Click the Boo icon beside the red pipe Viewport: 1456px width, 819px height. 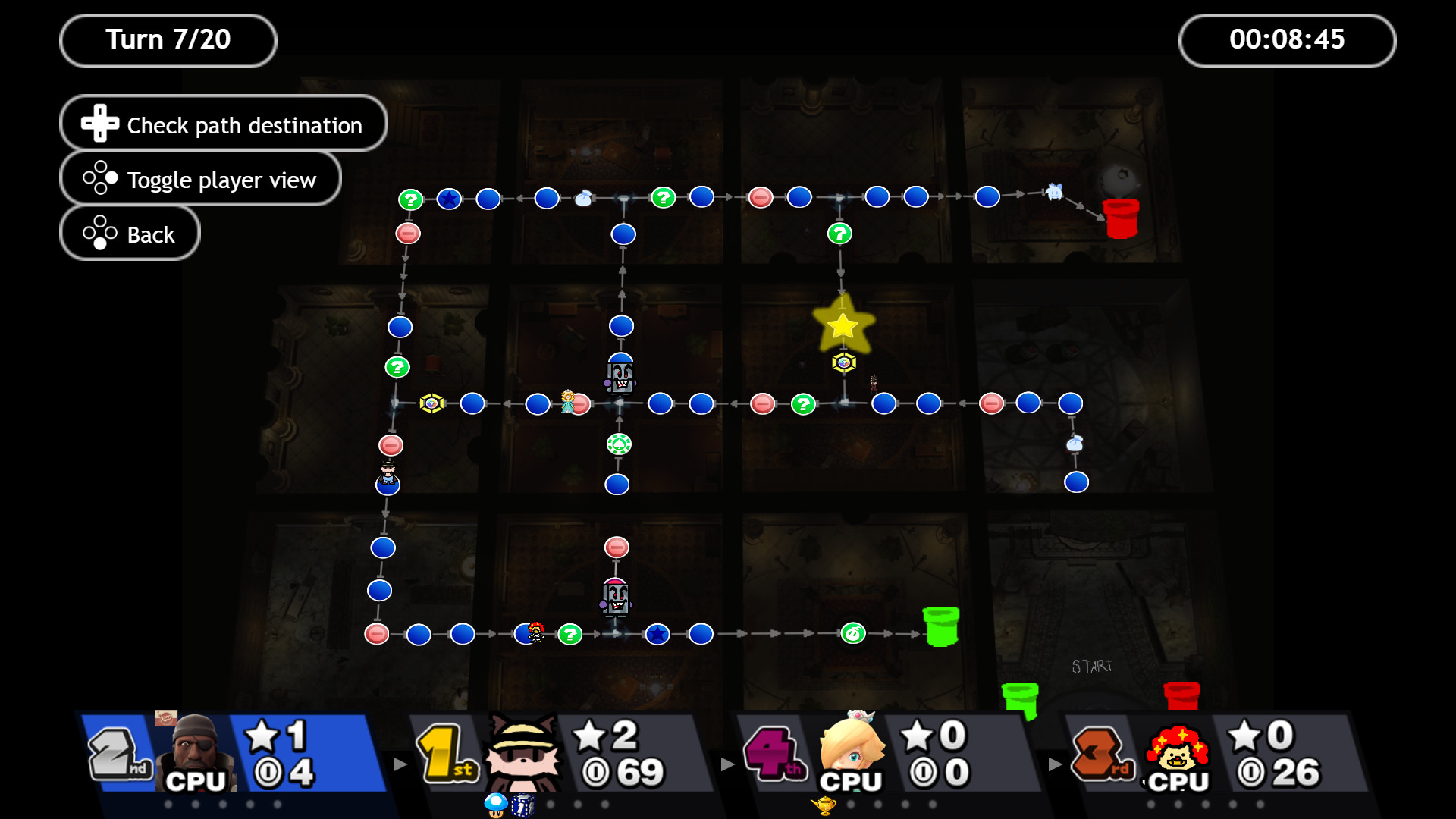pyautogui.click(x=1056, y=192)
